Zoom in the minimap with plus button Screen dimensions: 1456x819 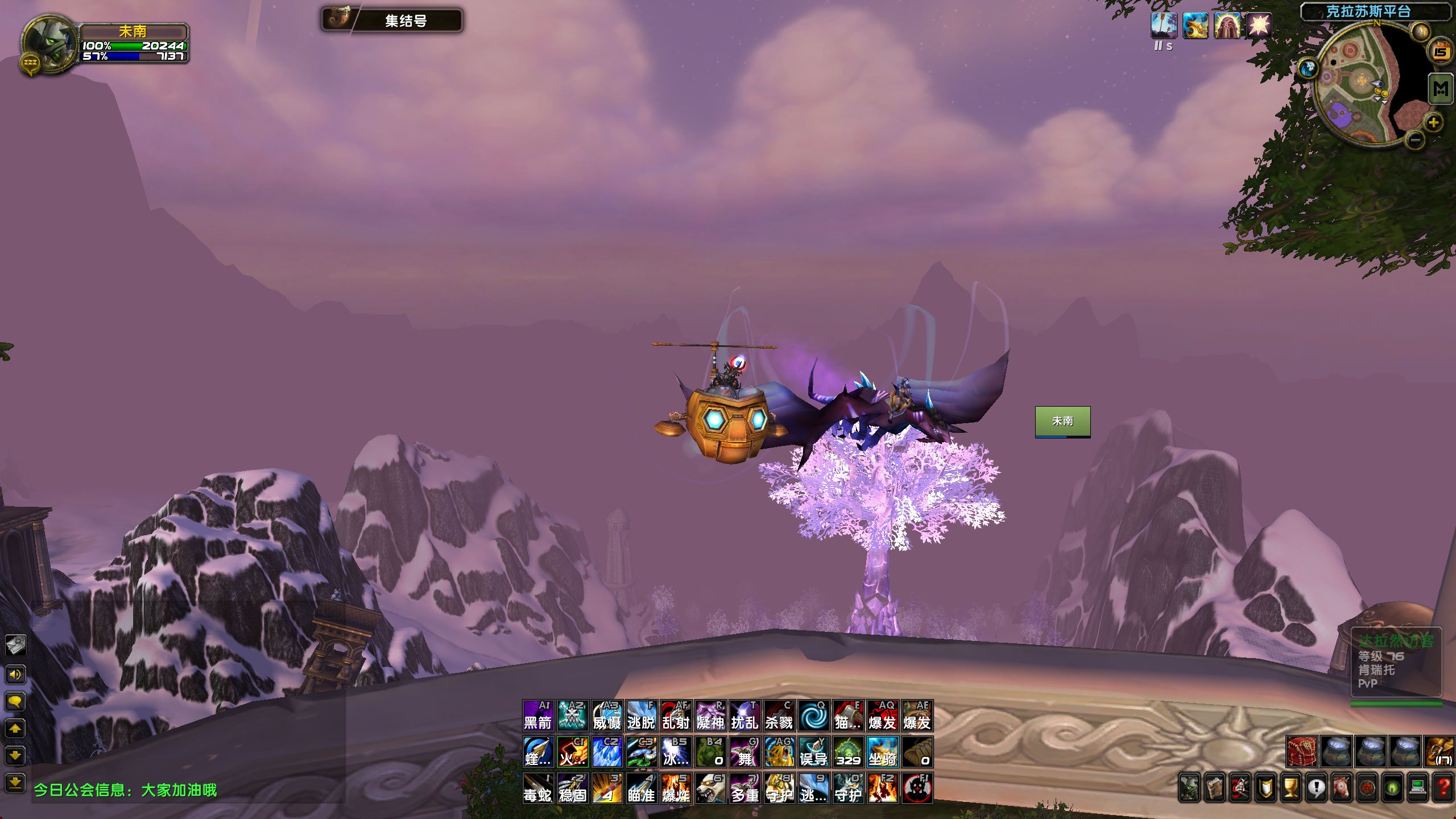pyautogui.click(x=1433, y=122)
